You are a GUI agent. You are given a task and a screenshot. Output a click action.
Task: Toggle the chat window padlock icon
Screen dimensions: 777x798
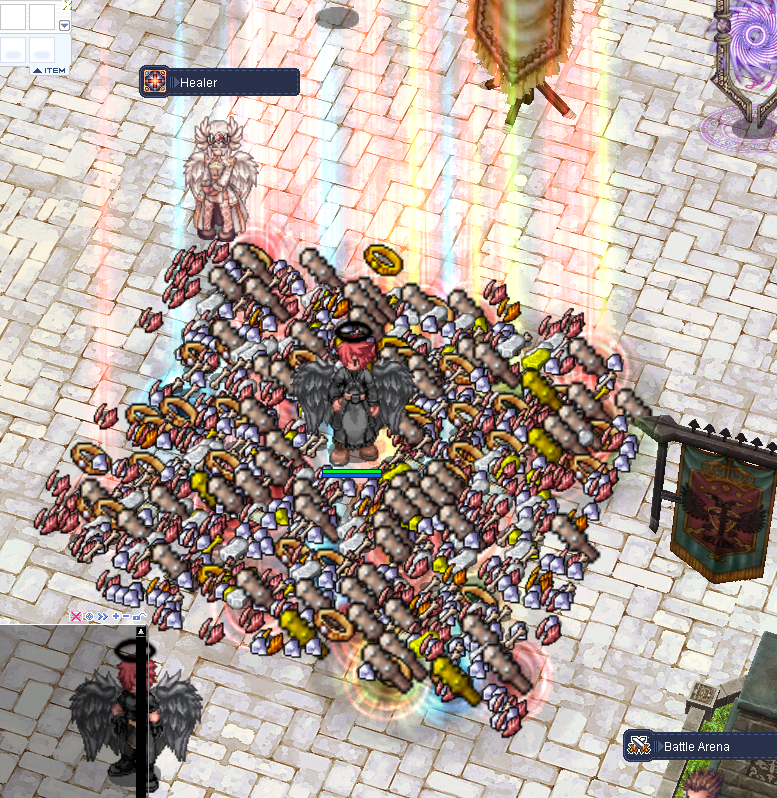139,617
